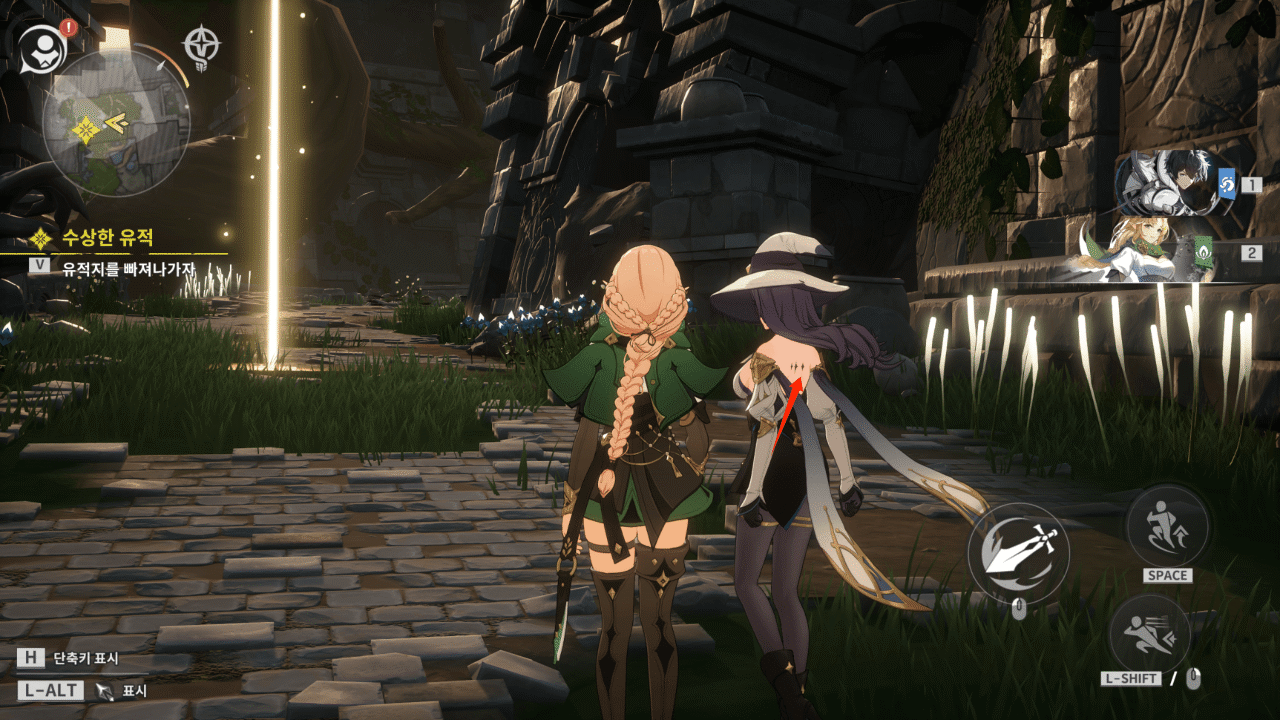Activate the dash sprint button
This screenshot has width=1280, height=720.
click(1148, 634)
